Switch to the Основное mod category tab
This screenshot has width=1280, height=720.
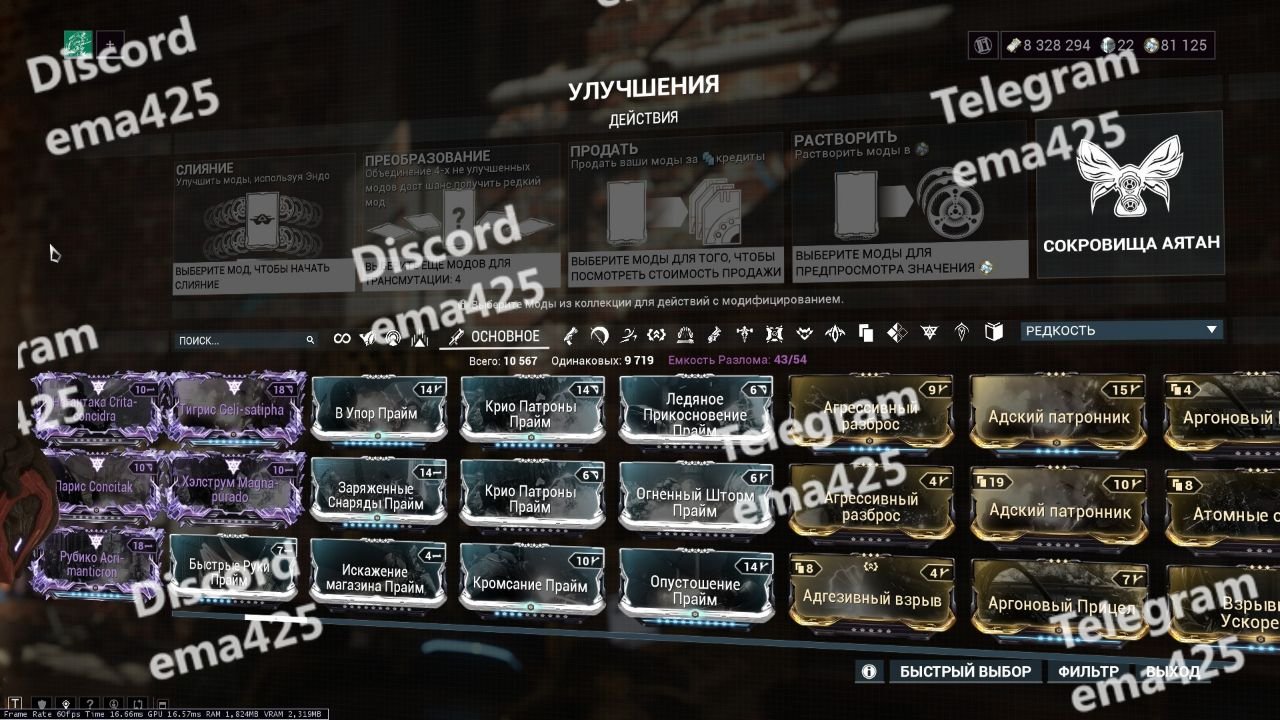[496, 337]
